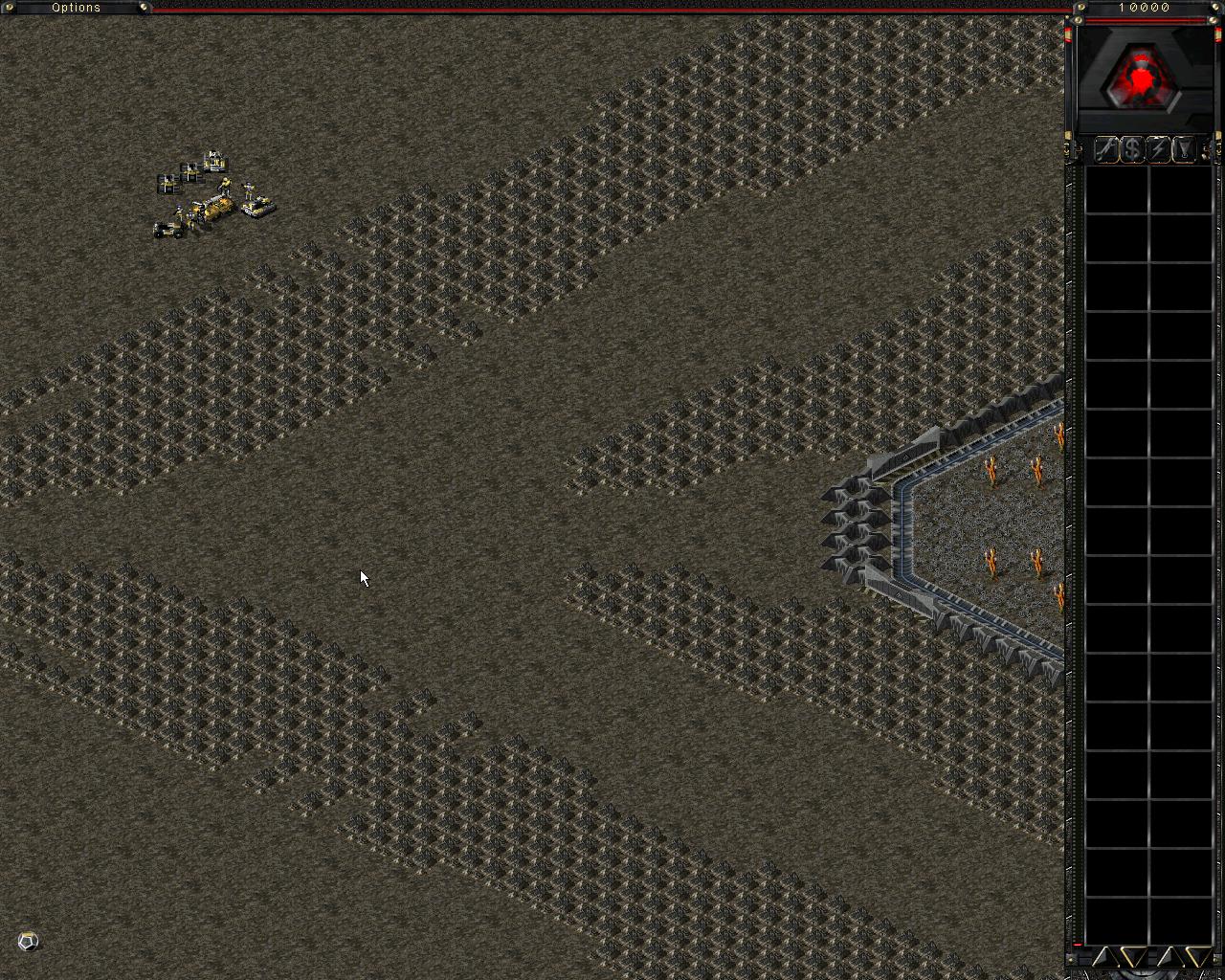Toggle the Power lightning icon in the sidebar

(1158, 150)
